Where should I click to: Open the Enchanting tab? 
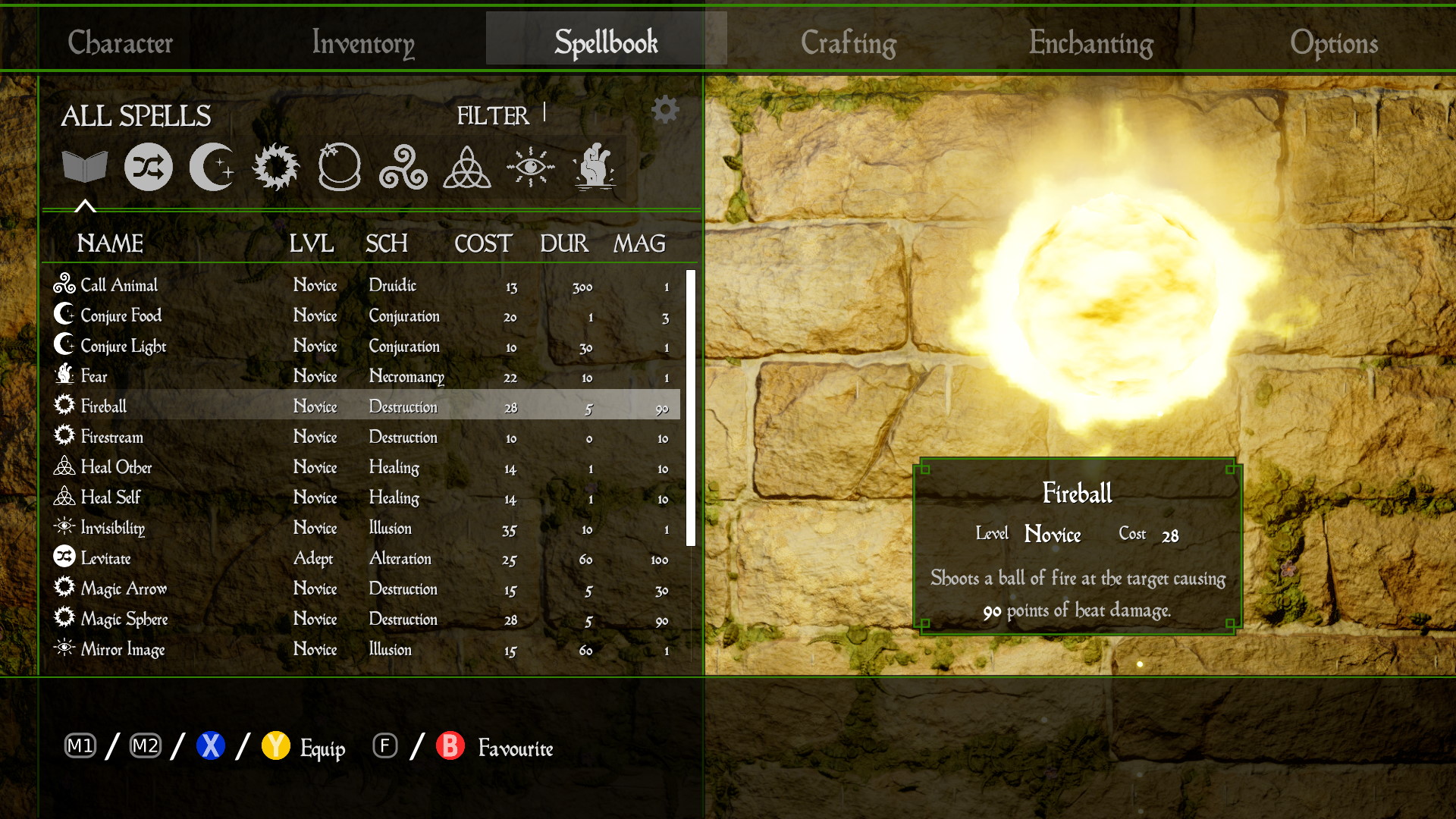(1091, 42)
